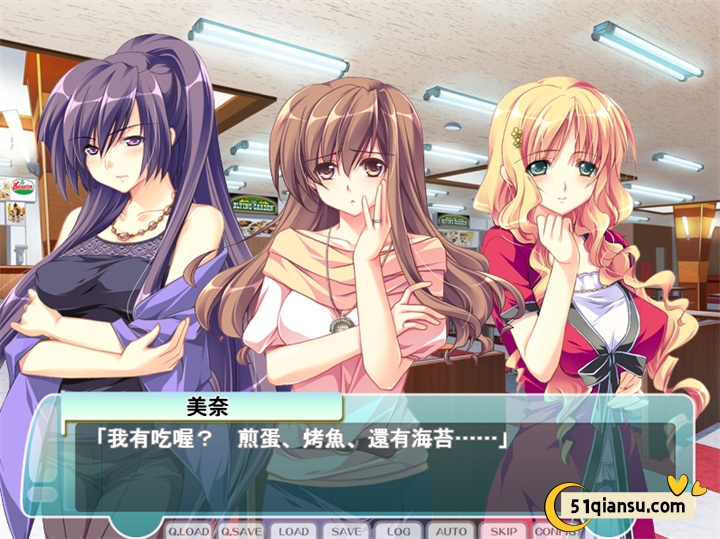Activate the SKIP text button

click(x=504, y=531)
